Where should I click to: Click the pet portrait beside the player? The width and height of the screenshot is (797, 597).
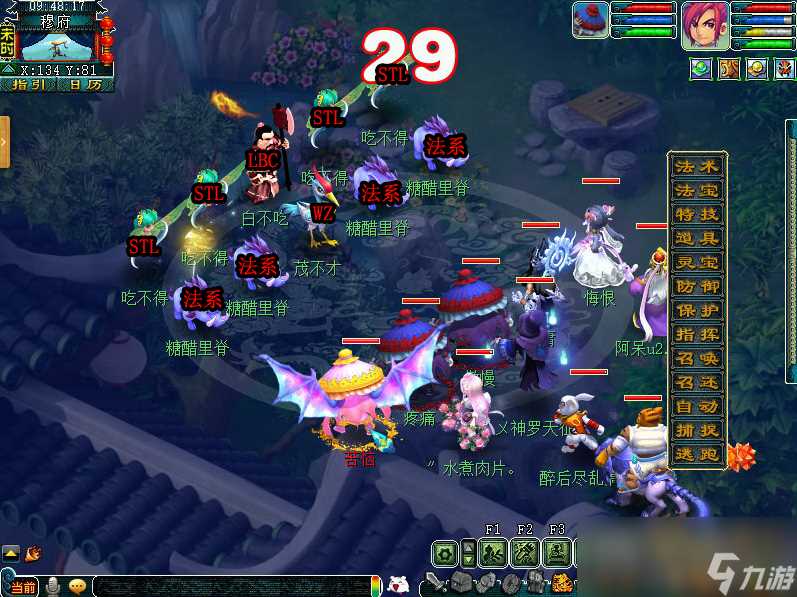click(x=590, y=20)
